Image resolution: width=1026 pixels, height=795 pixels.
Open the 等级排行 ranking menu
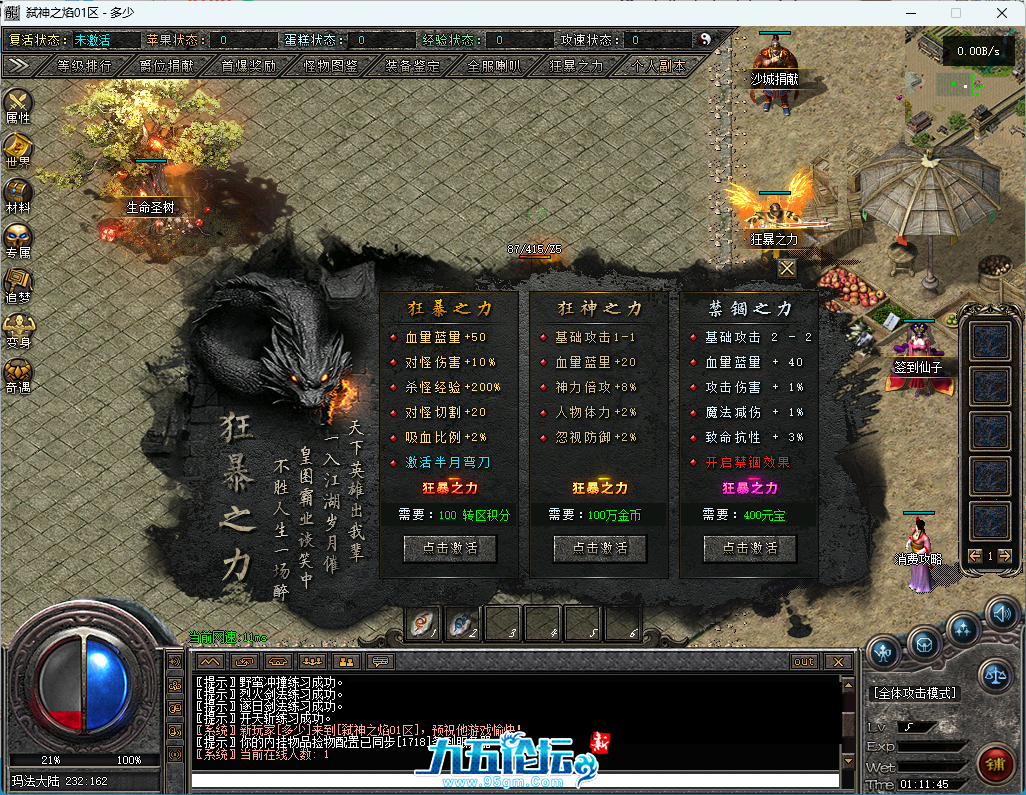click(x=85, y=65)
